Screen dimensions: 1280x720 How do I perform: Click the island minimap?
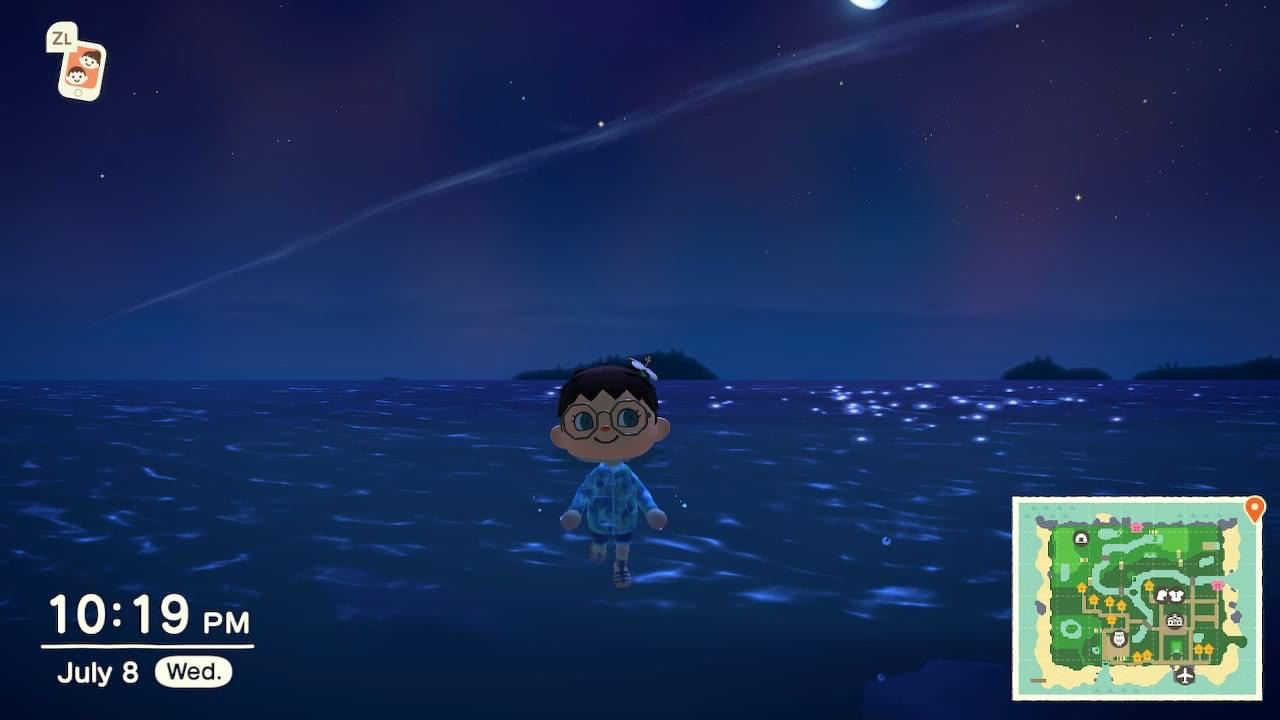pyautogui.click(x=1137, y=597)
